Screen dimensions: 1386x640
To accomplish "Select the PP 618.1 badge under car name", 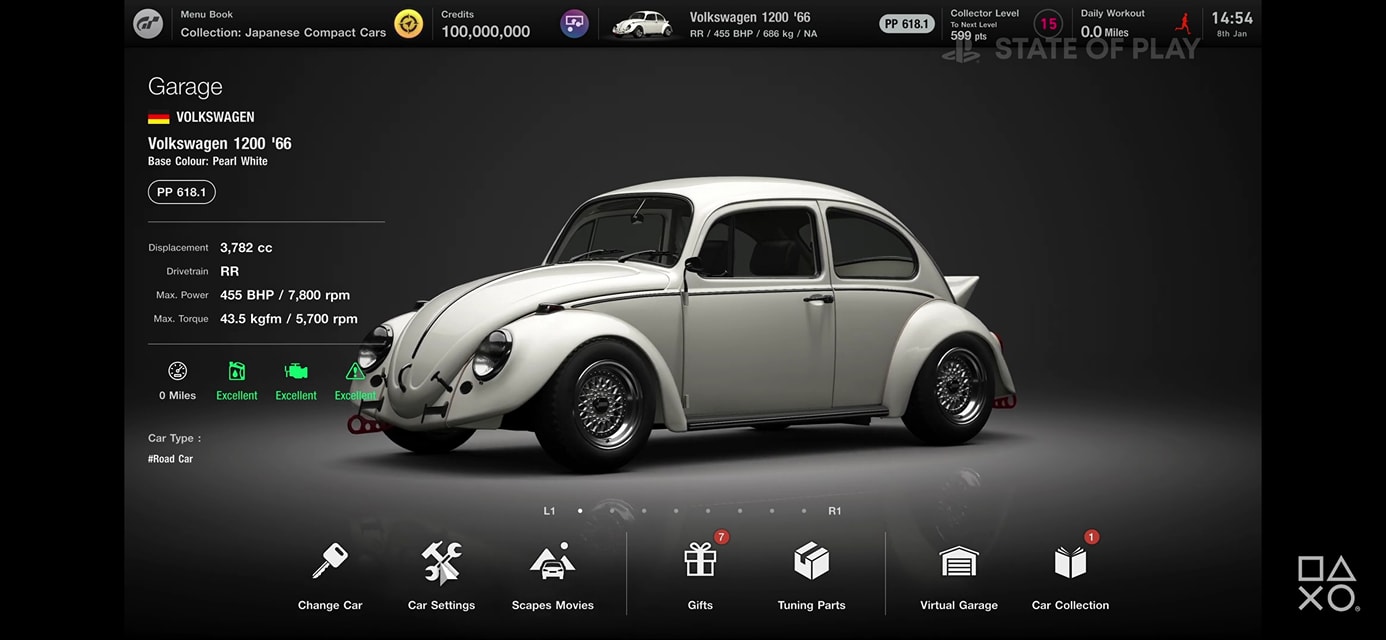I will point(182,192).
